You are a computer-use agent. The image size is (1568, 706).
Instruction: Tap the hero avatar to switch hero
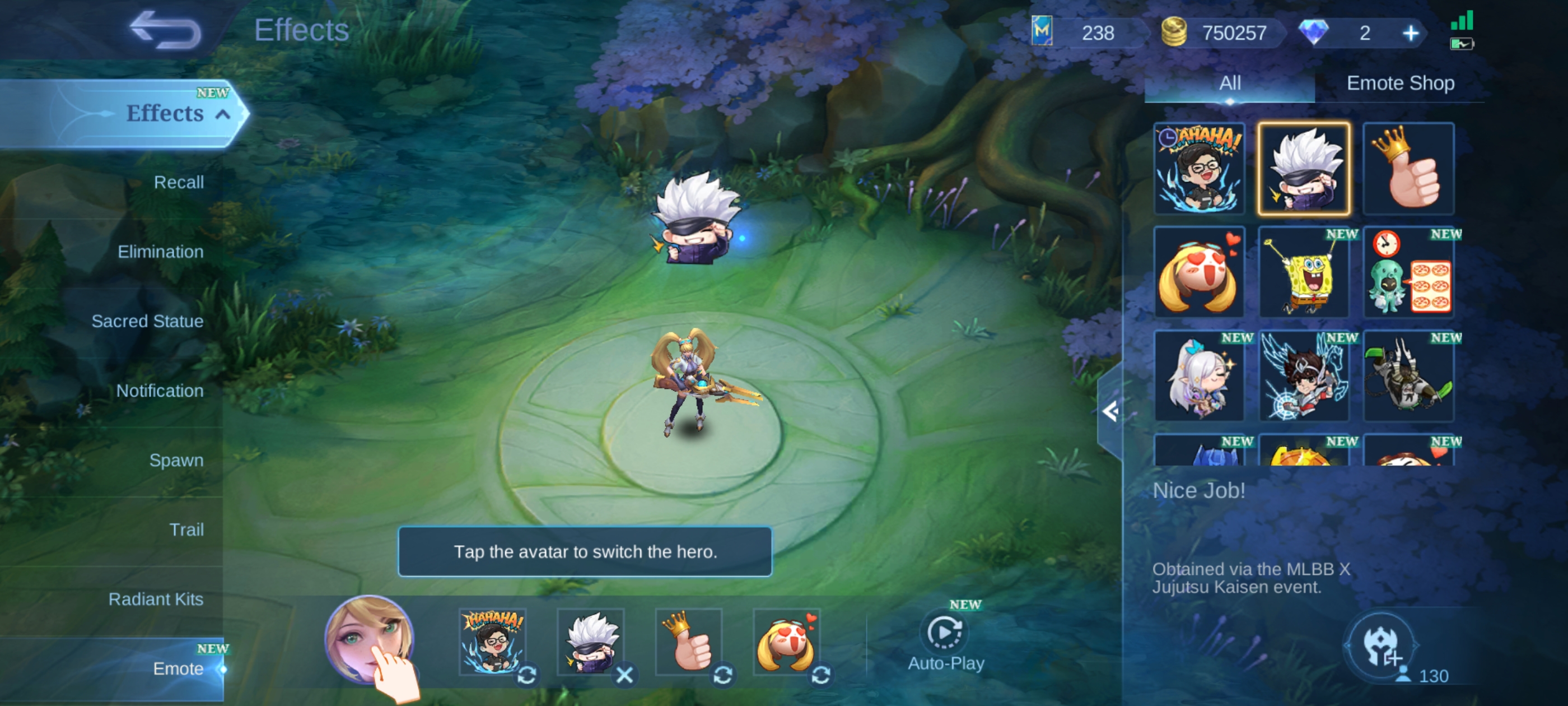point(368,639)
